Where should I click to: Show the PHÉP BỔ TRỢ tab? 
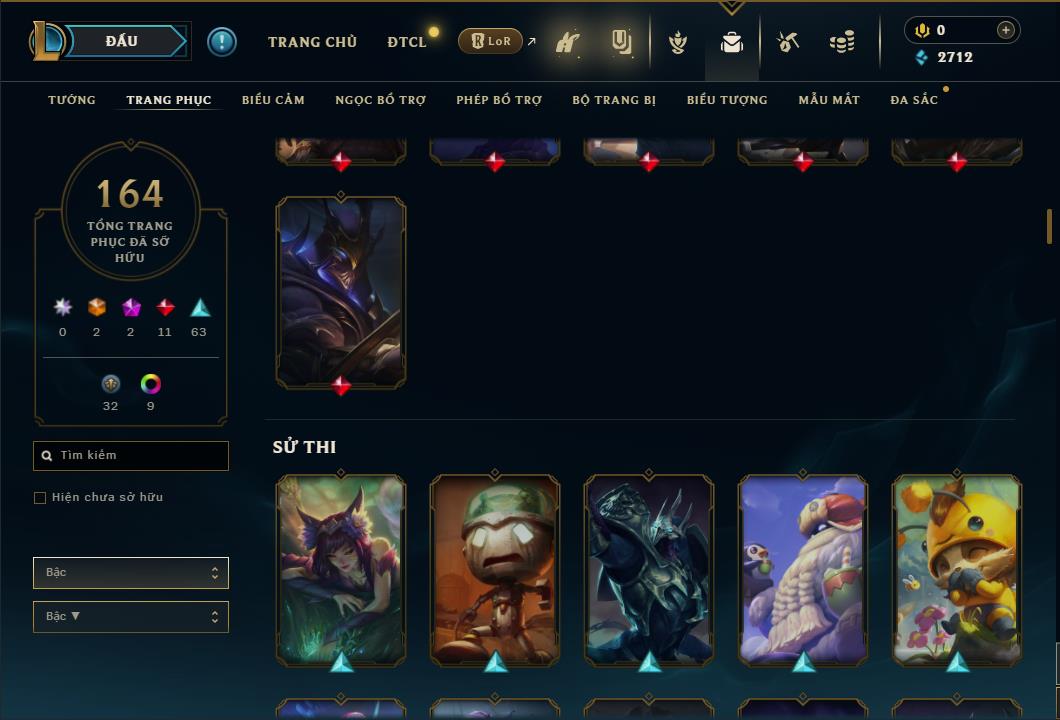tap(499, 100)
